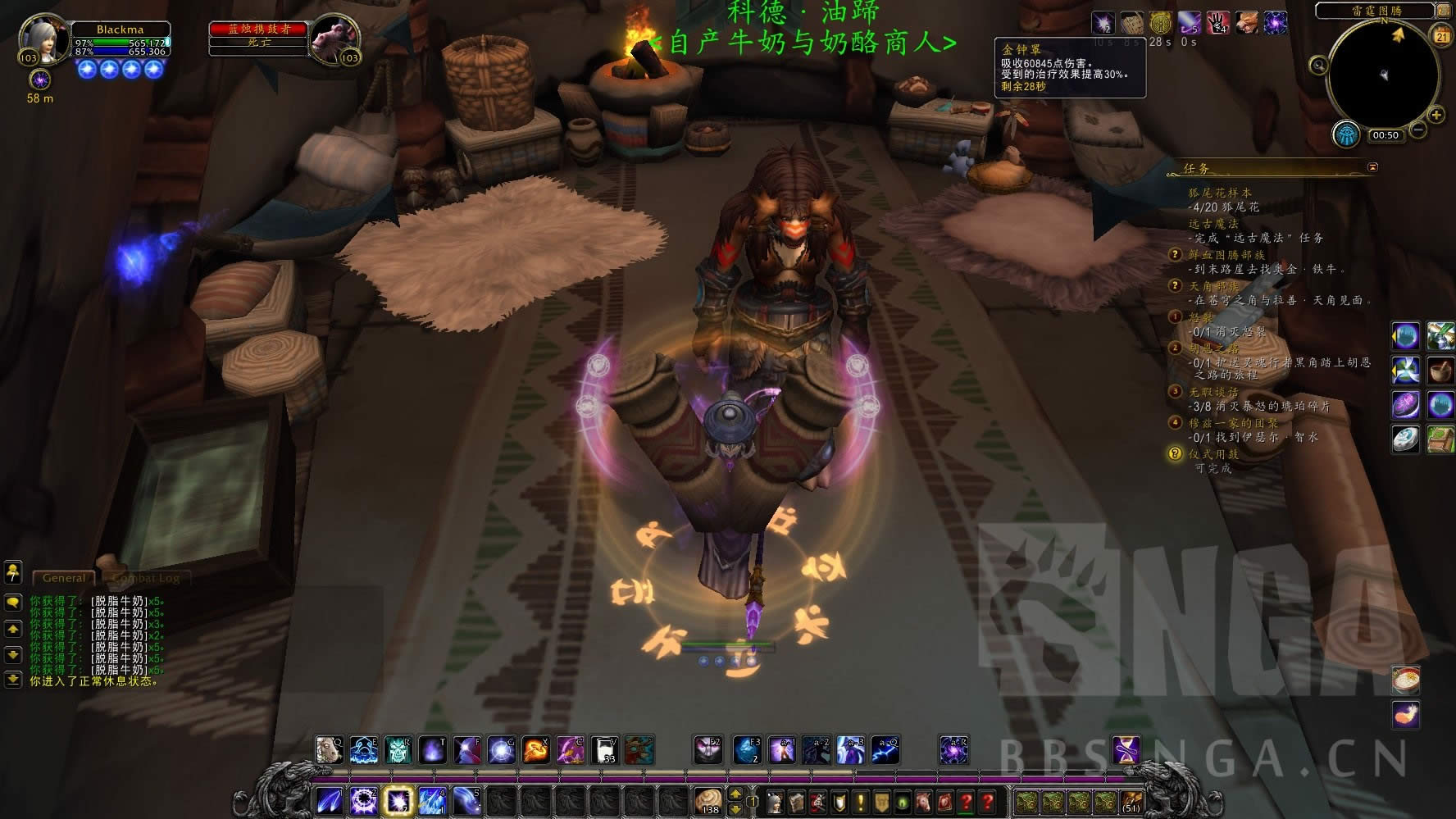Collapse the quest tracker panel
The height and width of the screenshot is (819, 1456).
[x=1373, y=167]
